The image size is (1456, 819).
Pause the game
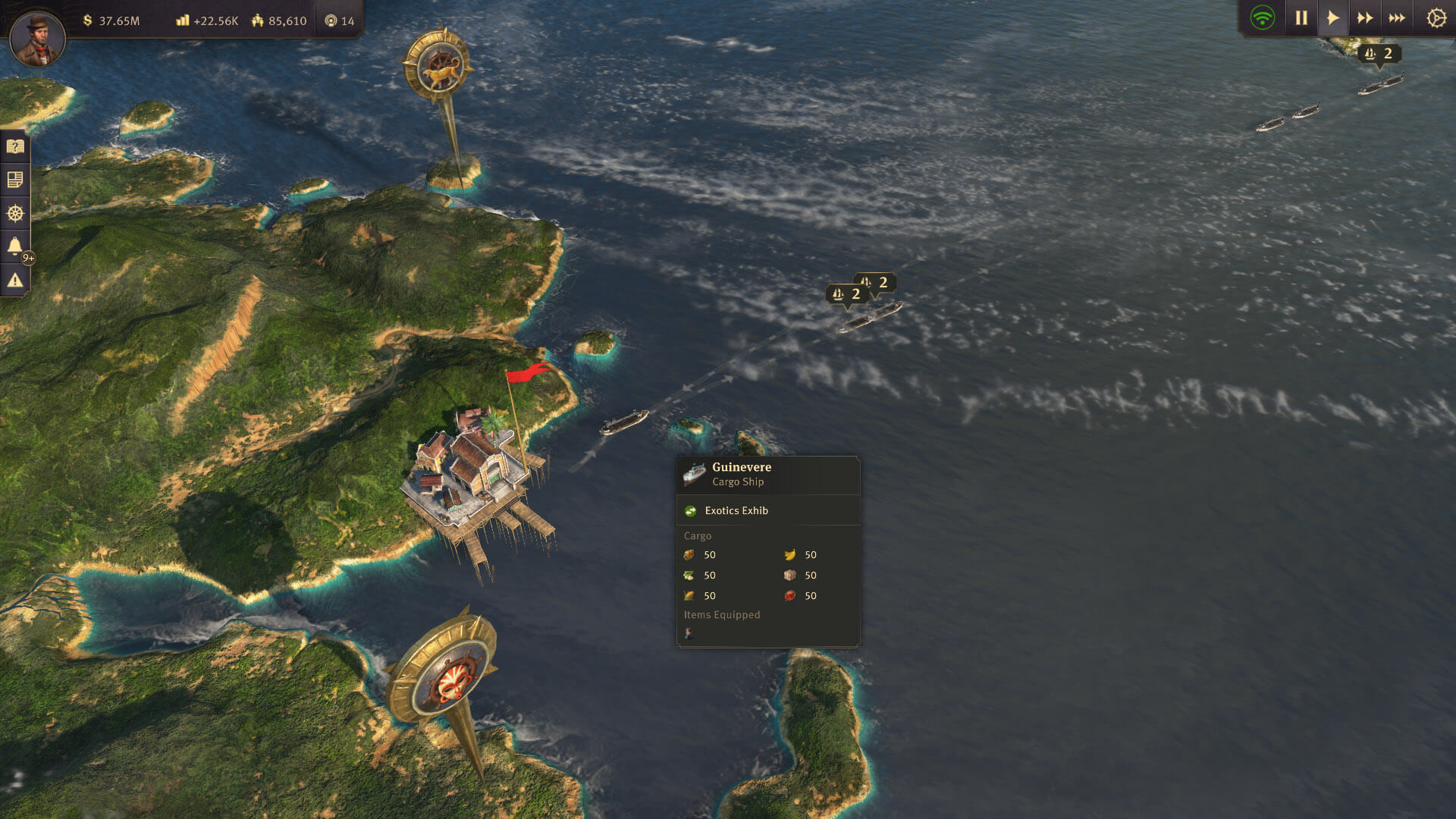(x=1301, y=18)
